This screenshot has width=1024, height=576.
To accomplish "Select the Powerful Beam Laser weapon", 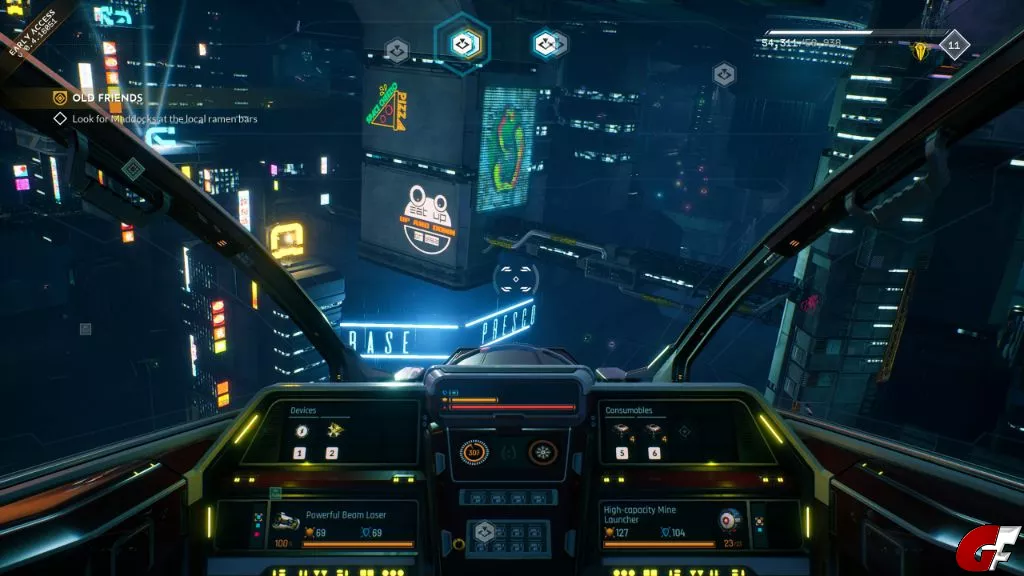I will pos(345,514).
